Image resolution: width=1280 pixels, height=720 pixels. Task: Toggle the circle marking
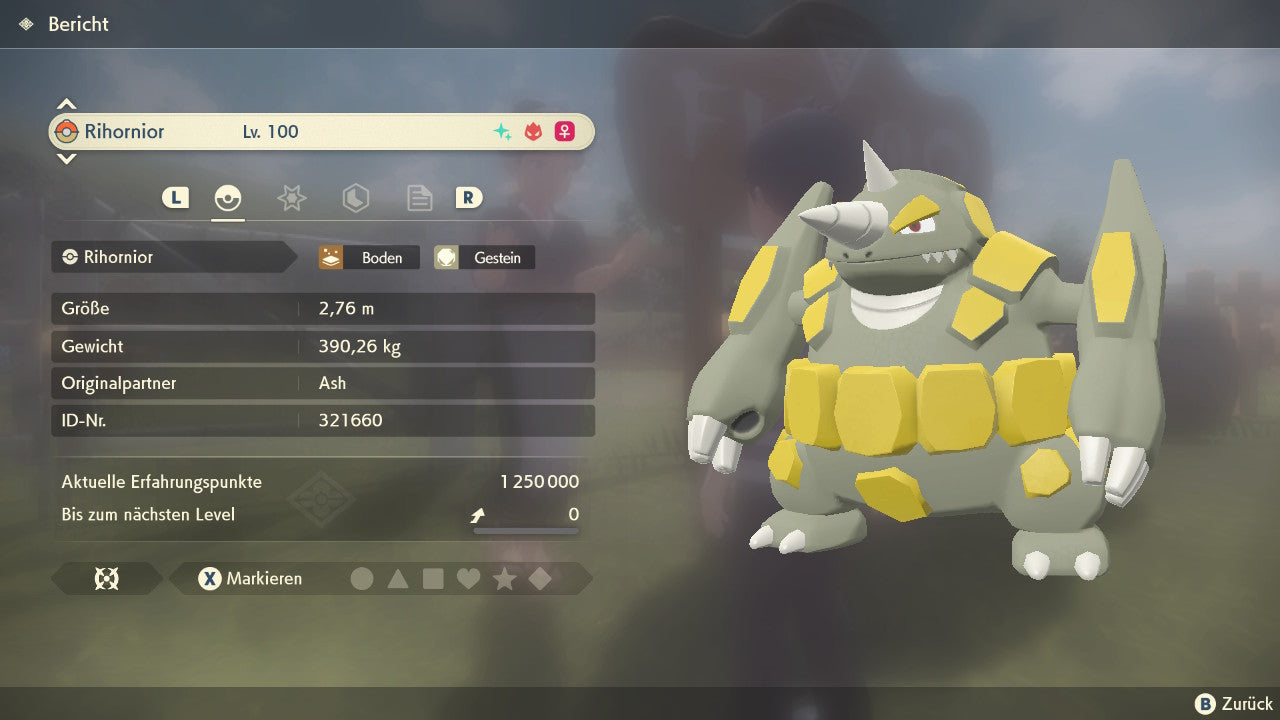click(362, 579)
